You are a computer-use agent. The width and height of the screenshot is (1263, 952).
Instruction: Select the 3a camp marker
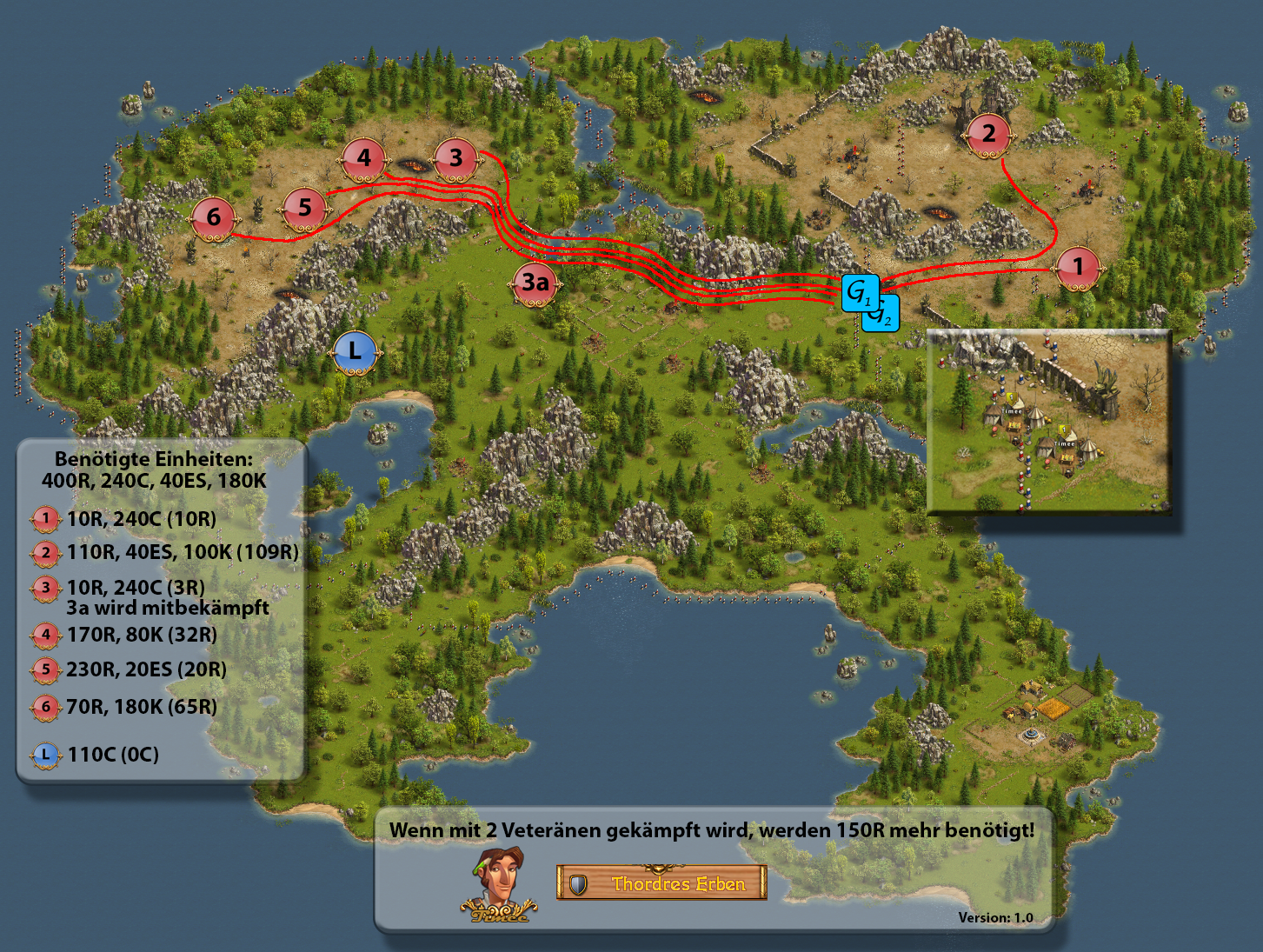click(535, 283)
